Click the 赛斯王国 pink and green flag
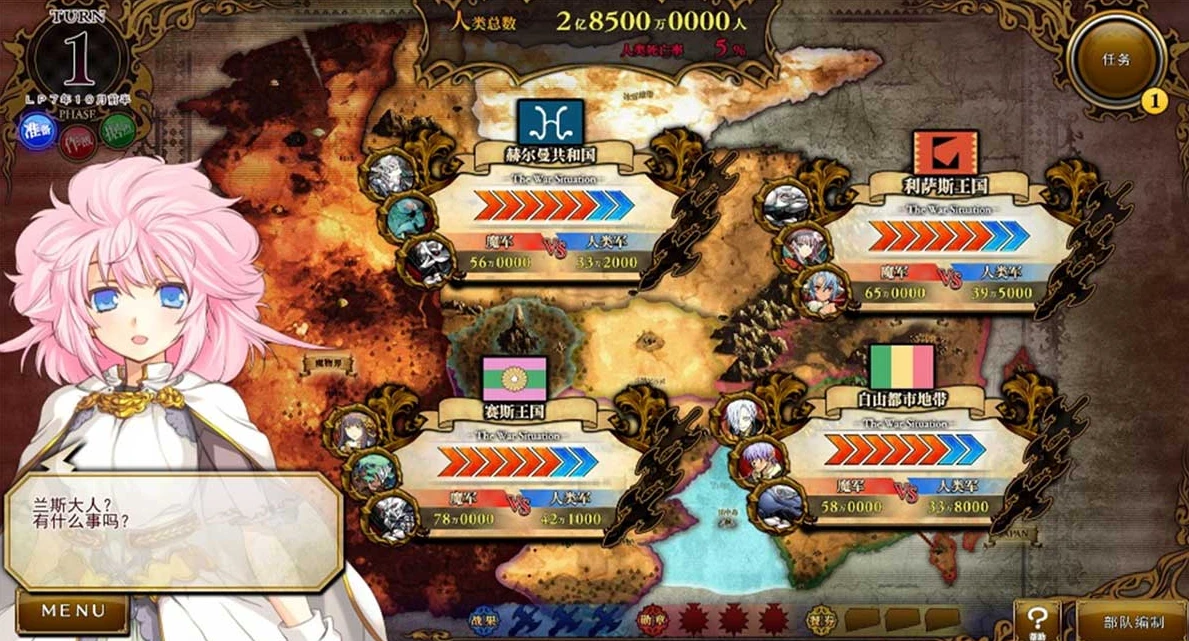Image resolution: width=1189 pixels, height=641 pixels. point(514,379)
